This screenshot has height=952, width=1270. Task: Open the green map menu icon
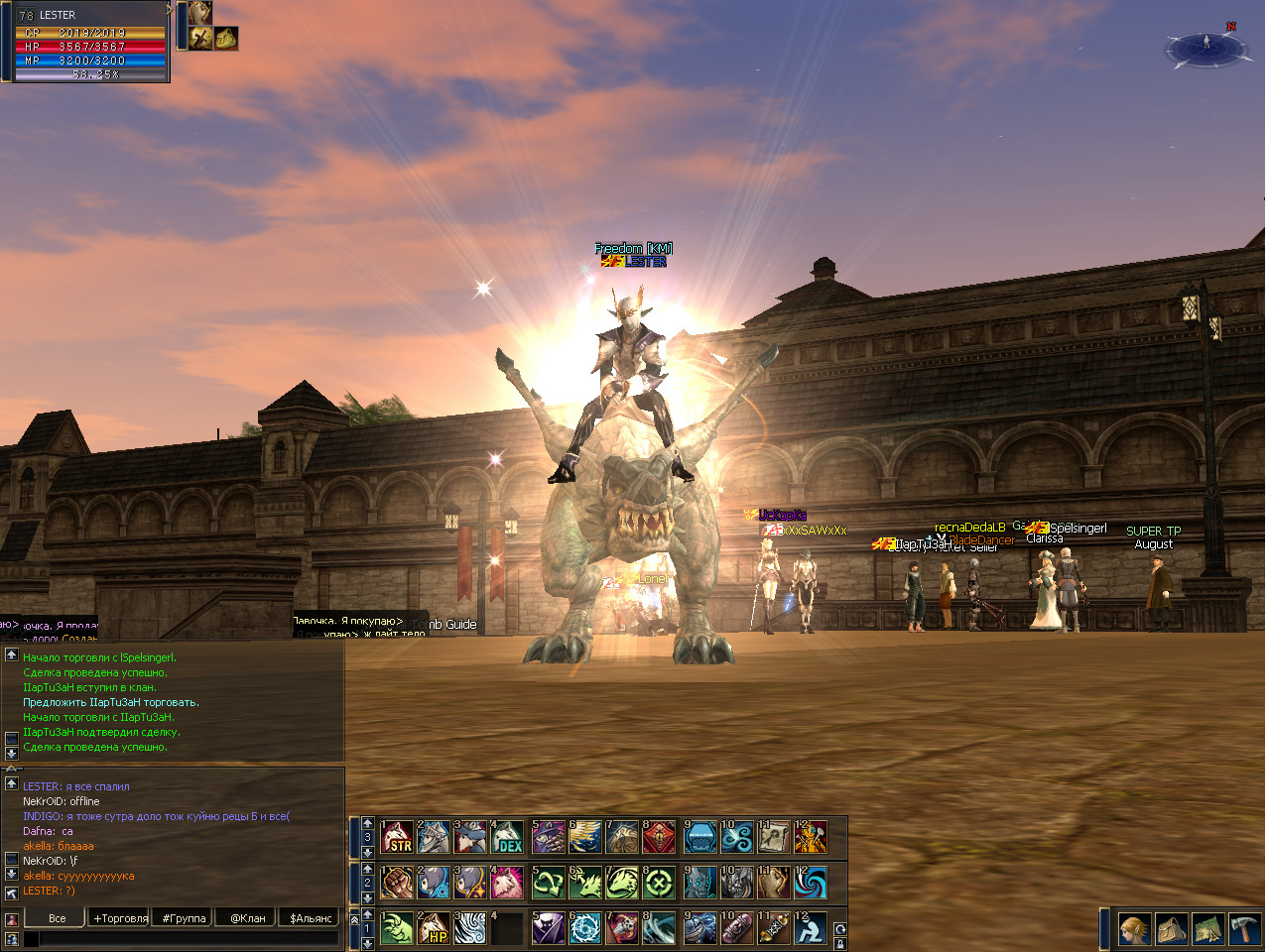[1207, 929]
